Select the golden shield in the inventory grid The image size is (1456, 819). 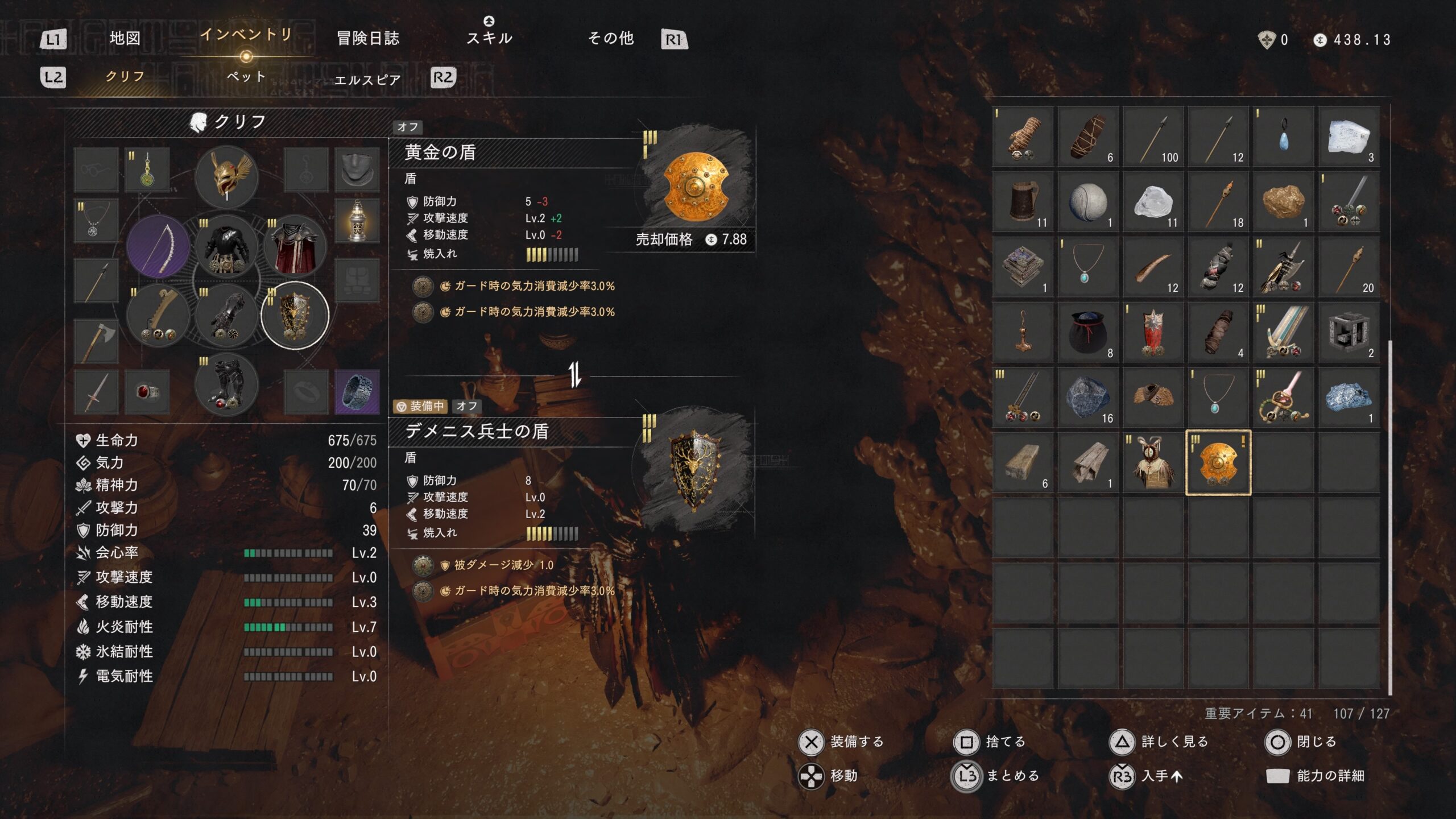(x=1218, y=463)
